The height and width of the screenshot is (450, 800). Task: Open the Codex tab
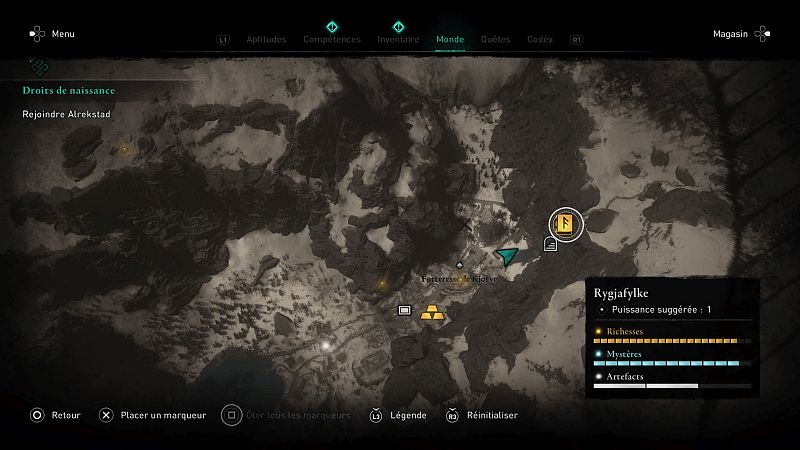coord(540,40)
